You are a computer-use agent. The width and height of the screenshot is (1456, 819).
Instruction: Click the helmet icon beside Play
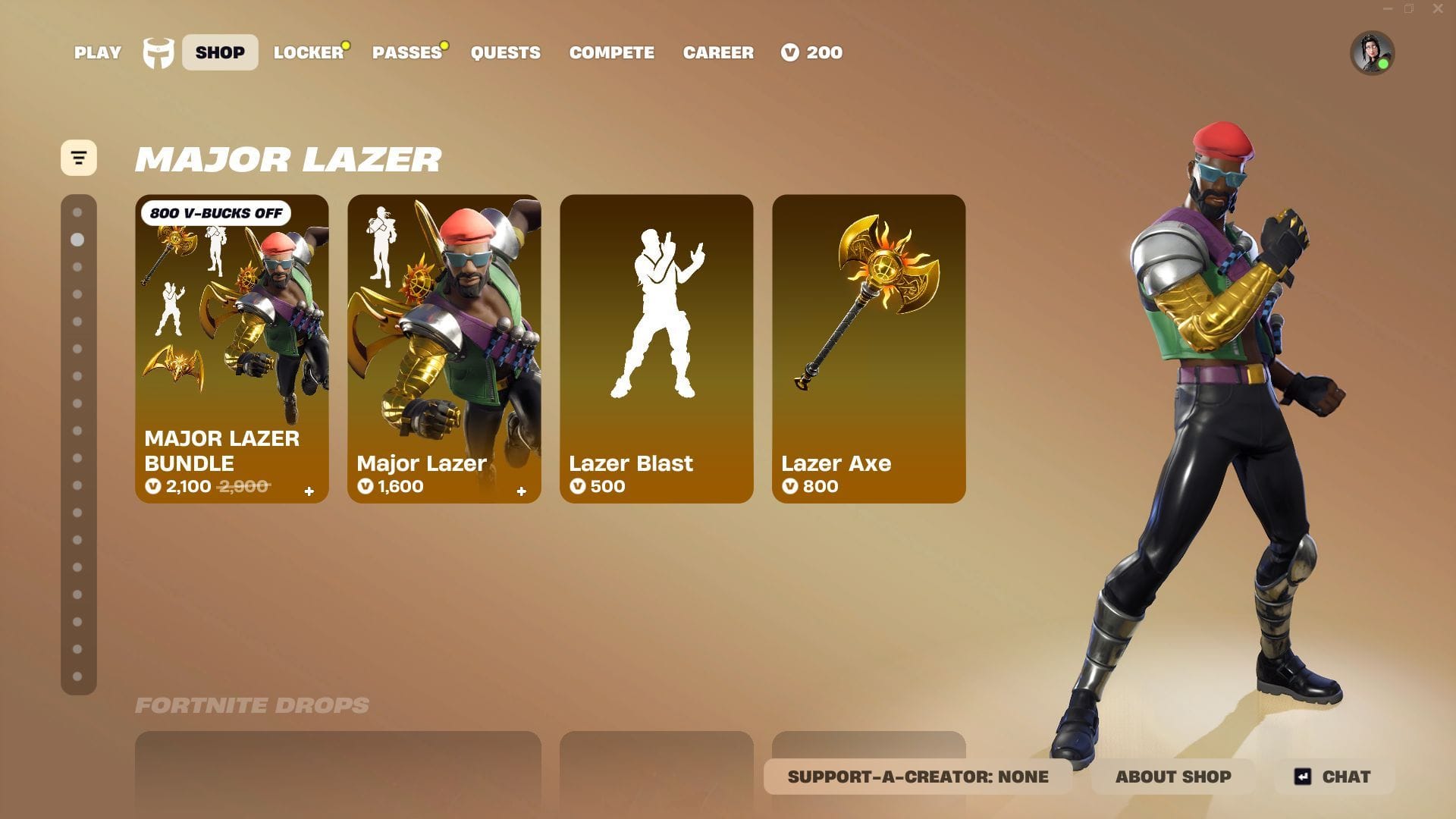tap(158, 53)
